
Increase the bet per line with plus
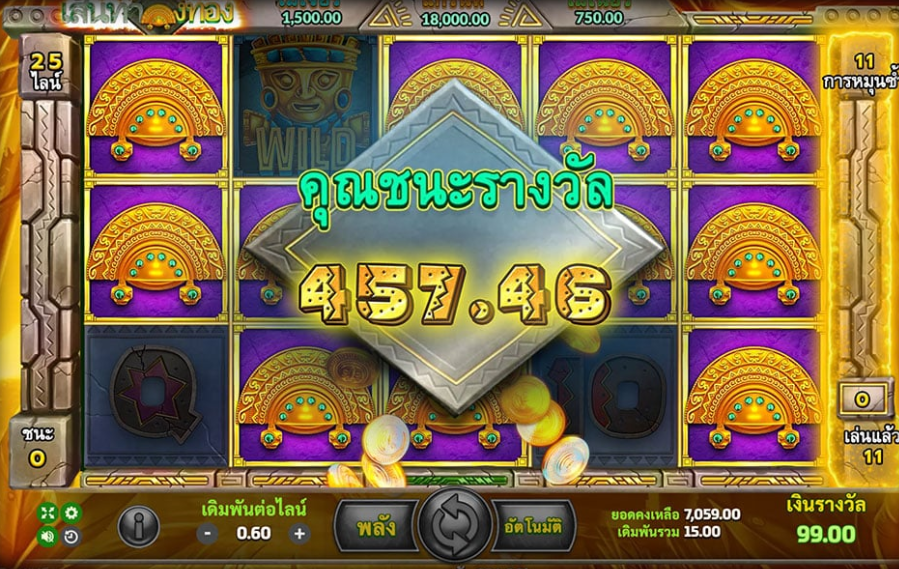click(299, 533)
